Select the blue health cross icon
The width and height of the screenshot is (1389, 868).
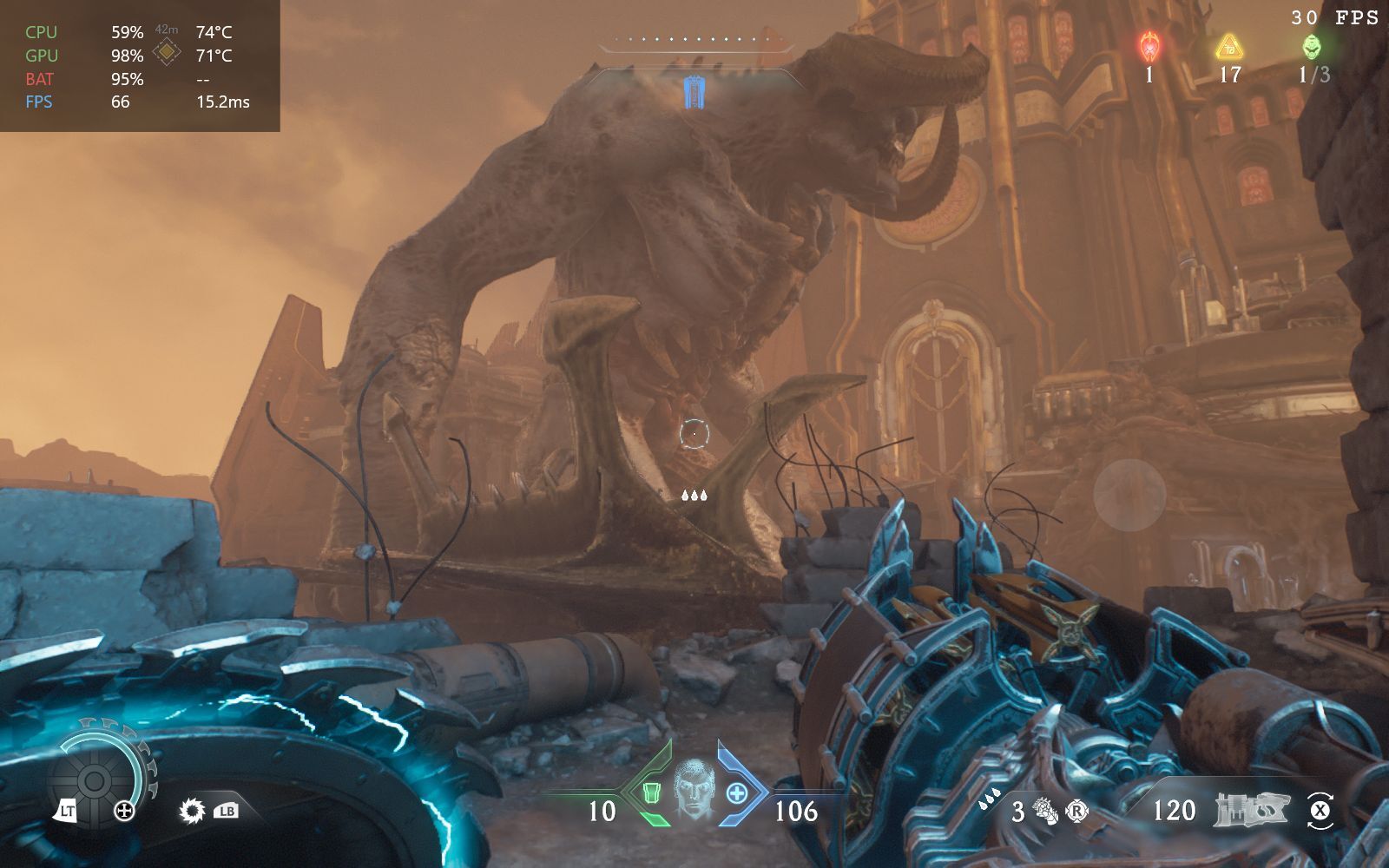pos(736,792)
